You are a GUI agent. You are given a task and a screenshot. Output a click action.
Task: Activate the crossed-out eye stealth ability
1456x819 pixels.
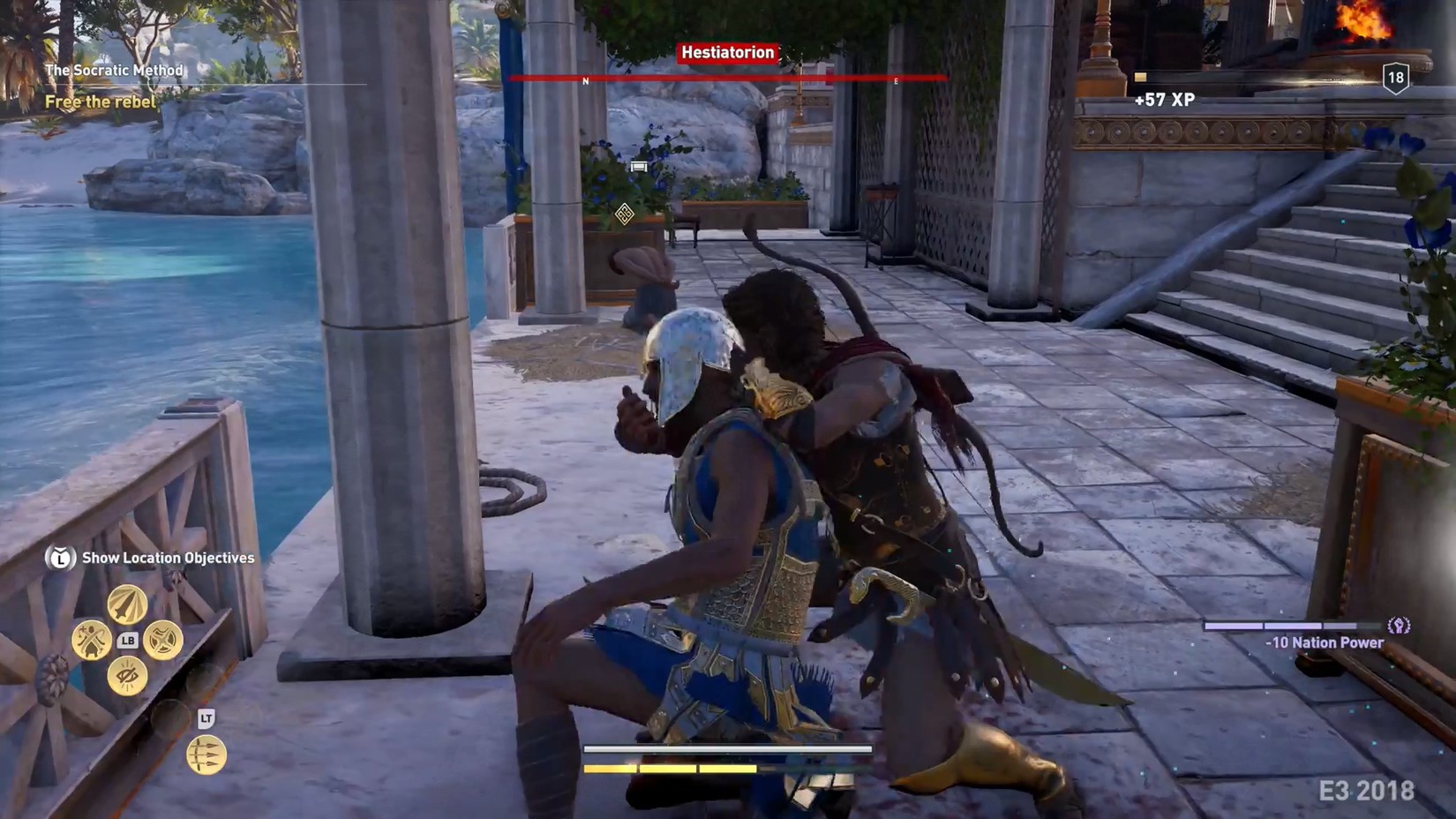pos(127,676)
